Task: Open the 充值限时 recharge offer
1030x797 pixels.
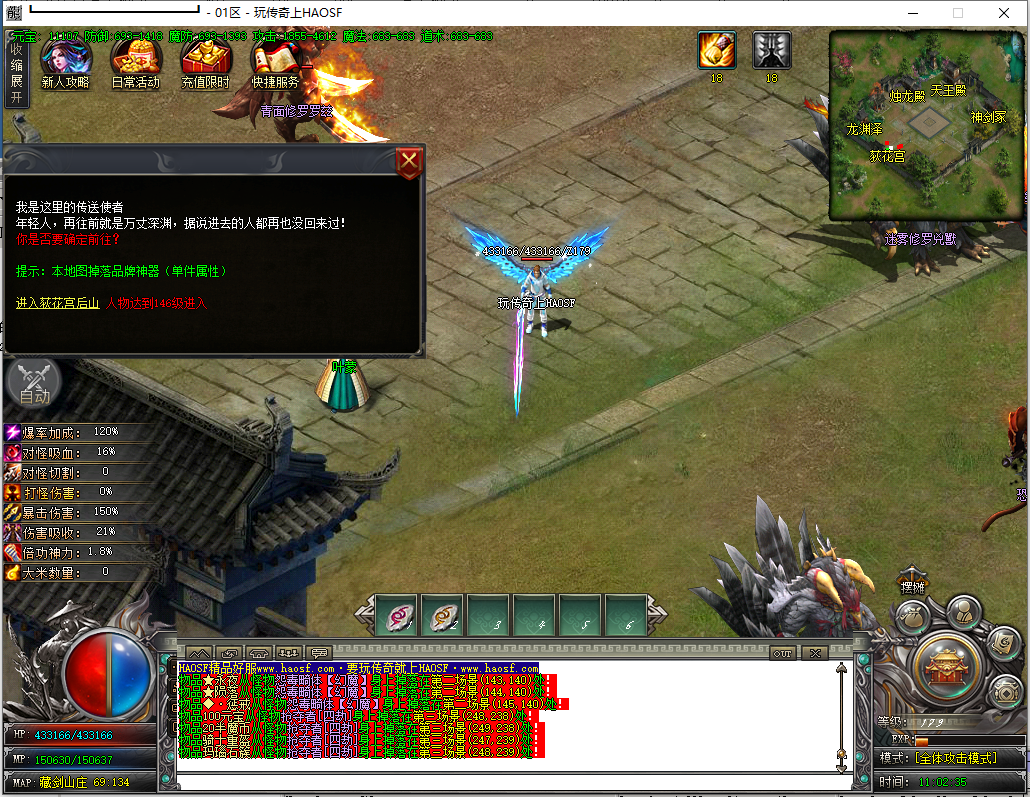Action: tap(205, 63)
